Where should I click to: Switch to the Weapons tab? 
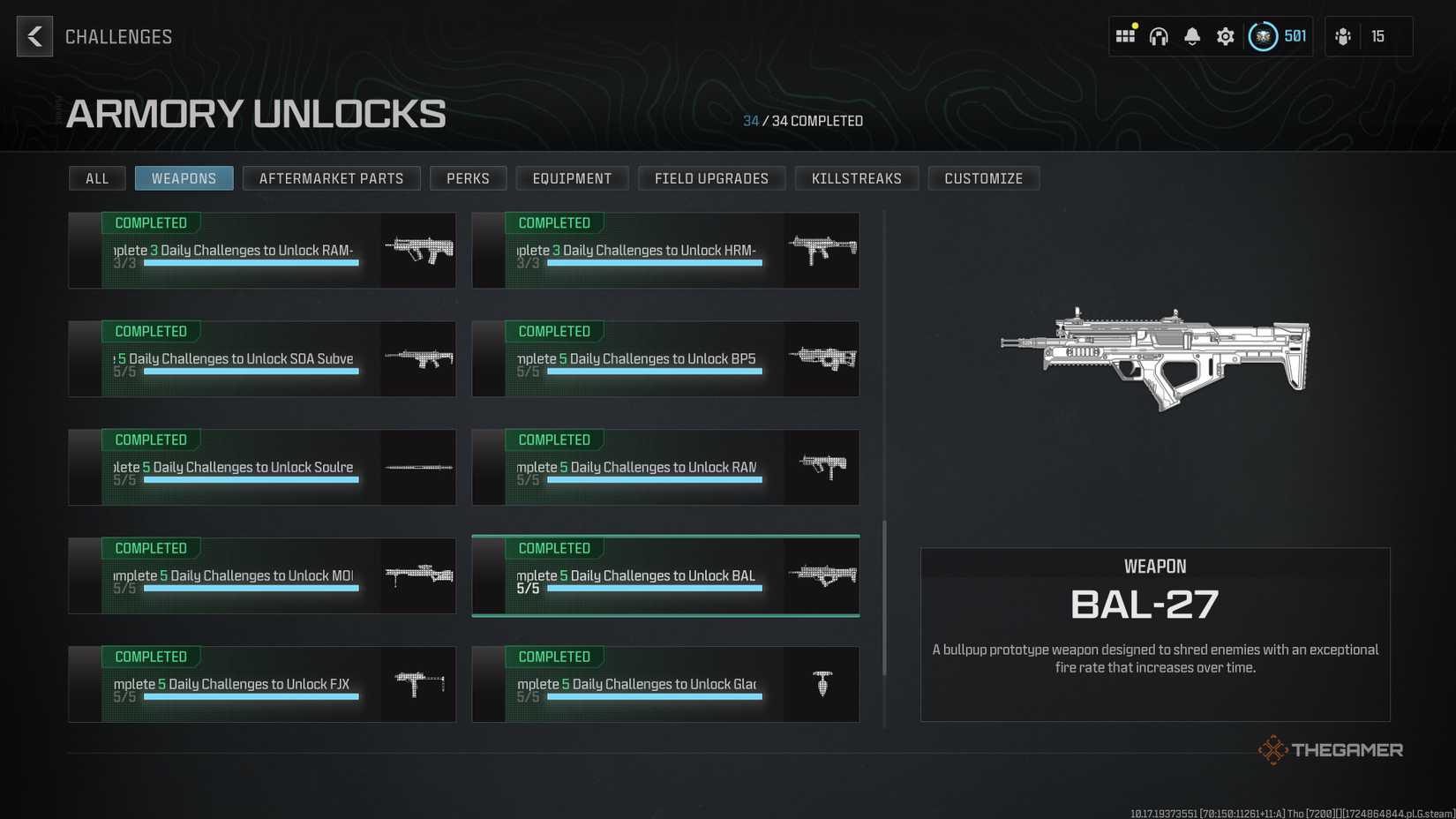[x=184, y=177]
